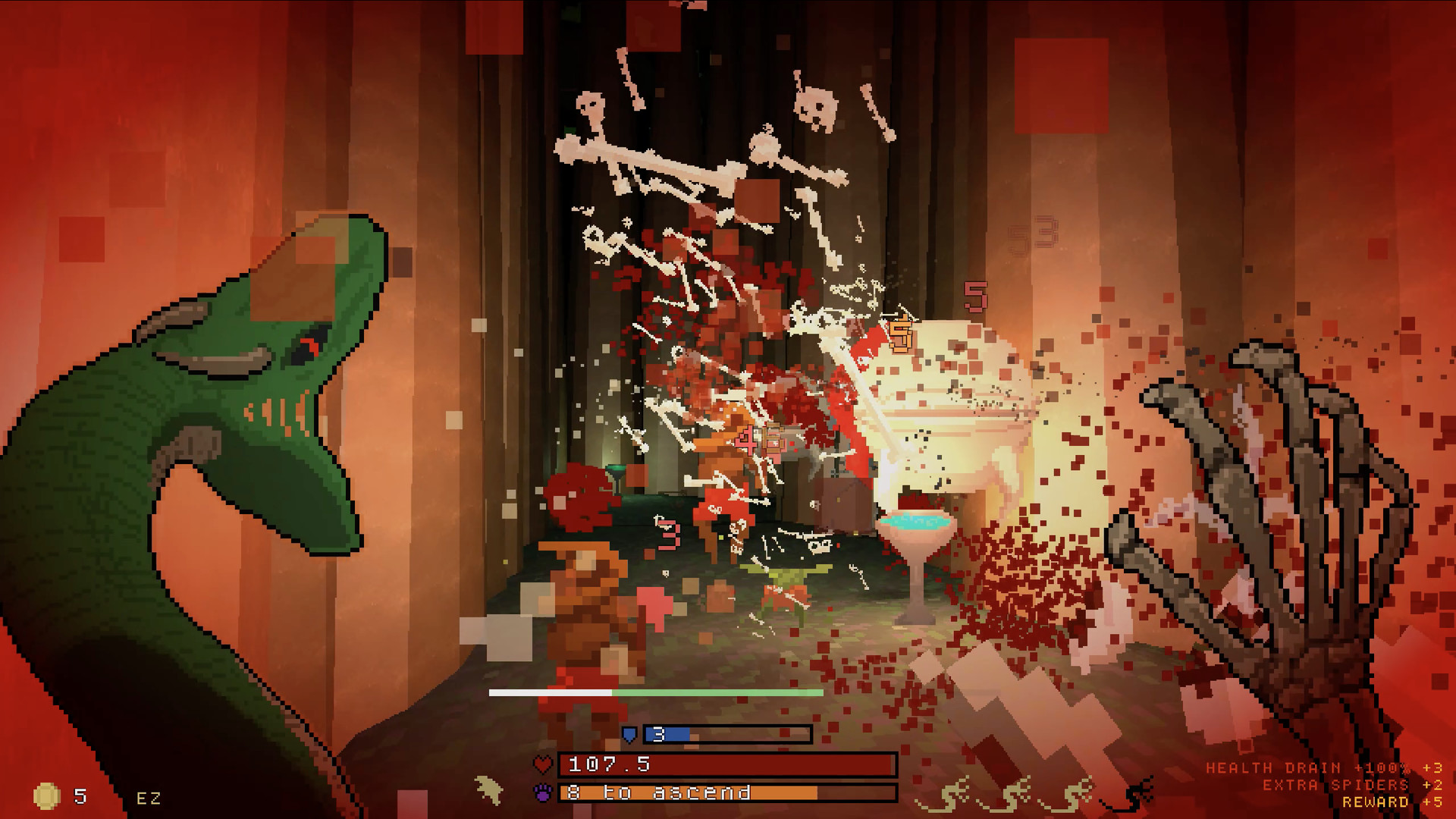
Task: Click the tan bird icon near the health bar
Action: point(487,789)
